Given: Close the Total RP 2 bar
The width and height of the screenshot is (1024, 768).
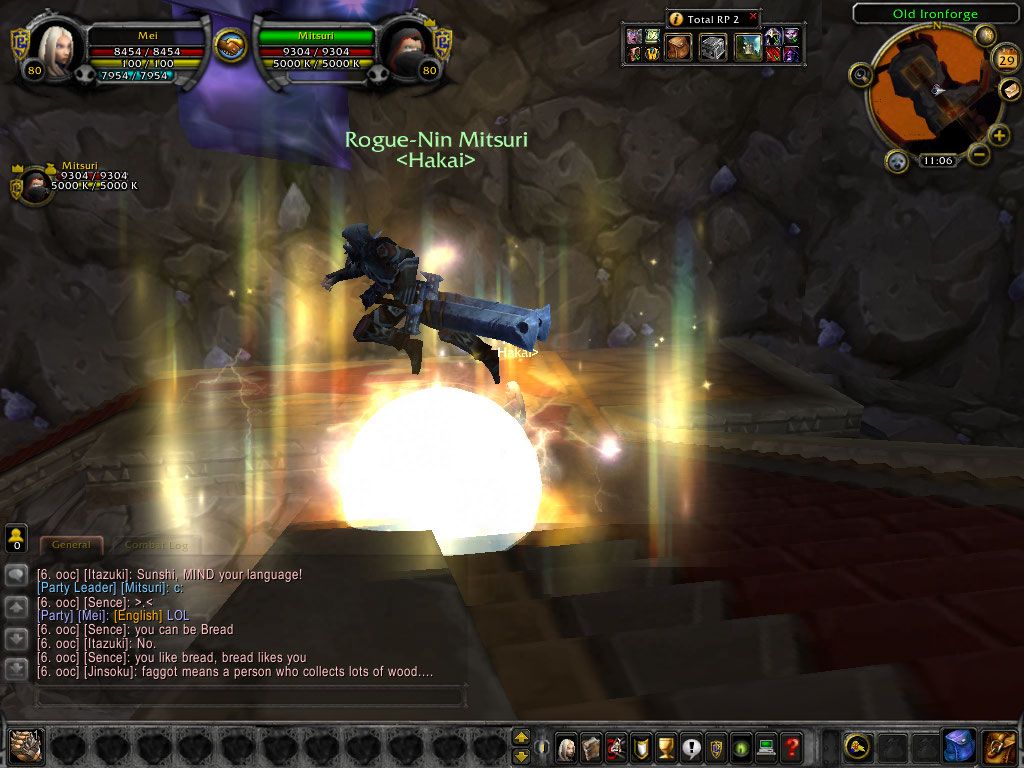Looking at the screenshot, I should (x=753, y=17).
